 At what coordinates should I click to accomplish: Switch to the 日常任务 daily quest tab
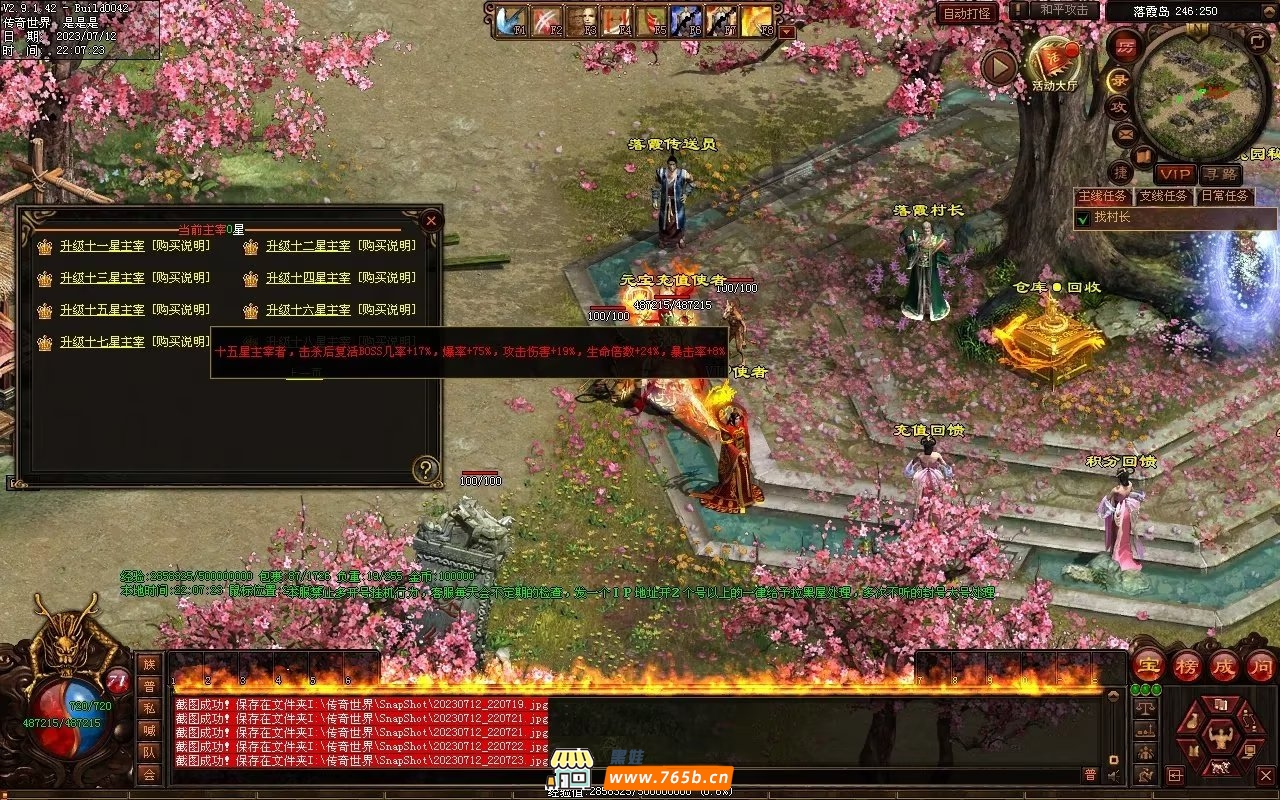(1224, 196)
